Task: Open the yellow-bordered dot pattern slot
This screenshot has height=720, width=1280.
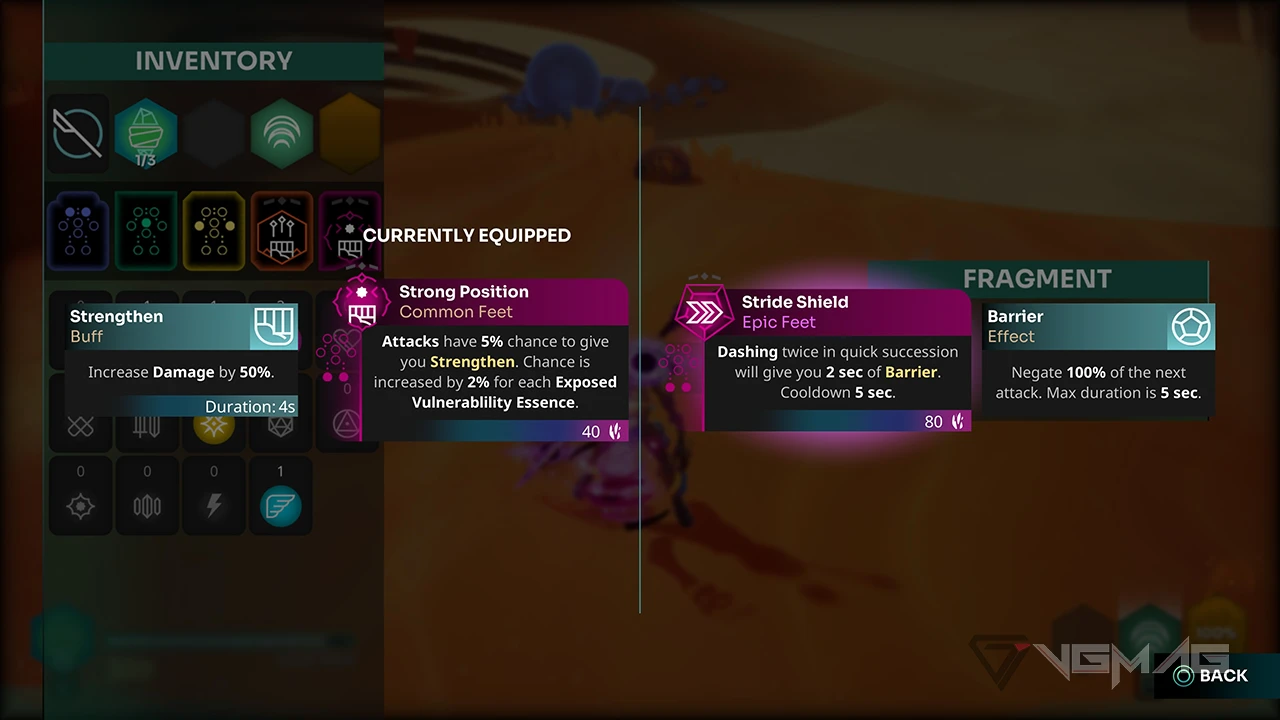Action: point(214,231)
